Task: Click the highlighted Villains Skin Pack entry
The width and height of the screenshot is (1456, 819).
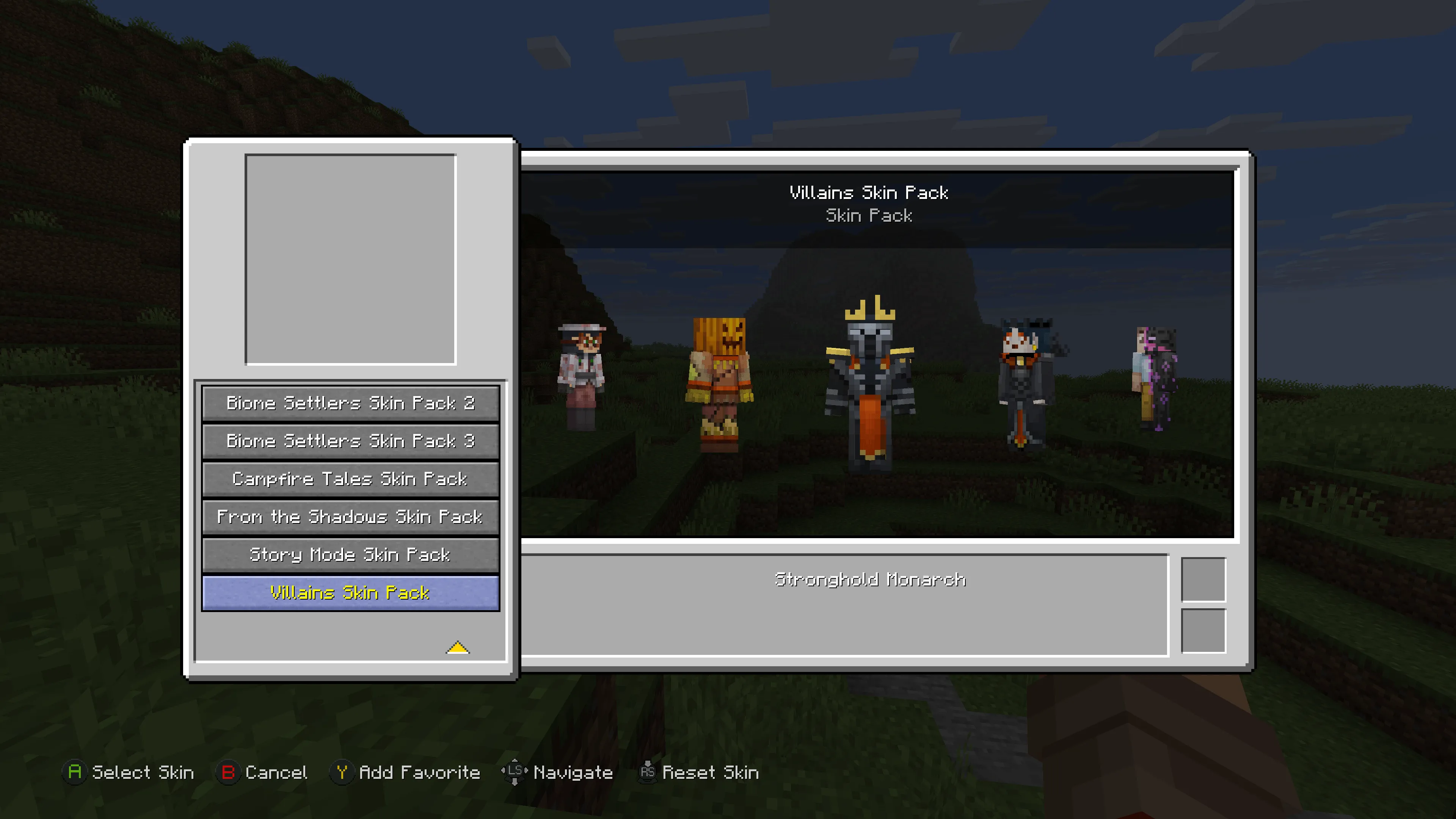Action: point(350,592)
